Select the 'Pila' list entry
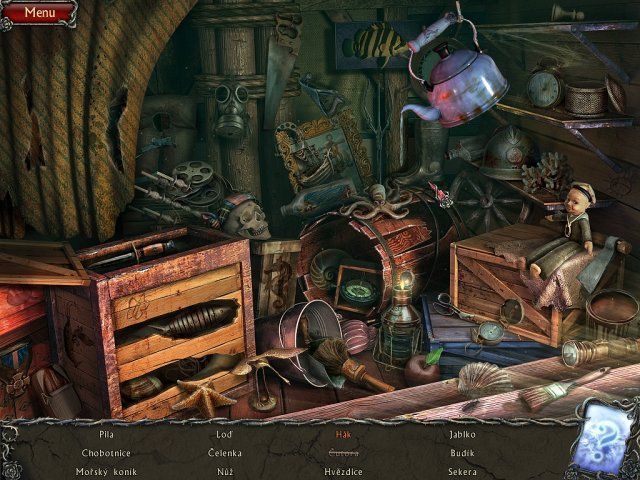This screenshot has width=640, height=480. click(x=107, y=435)
